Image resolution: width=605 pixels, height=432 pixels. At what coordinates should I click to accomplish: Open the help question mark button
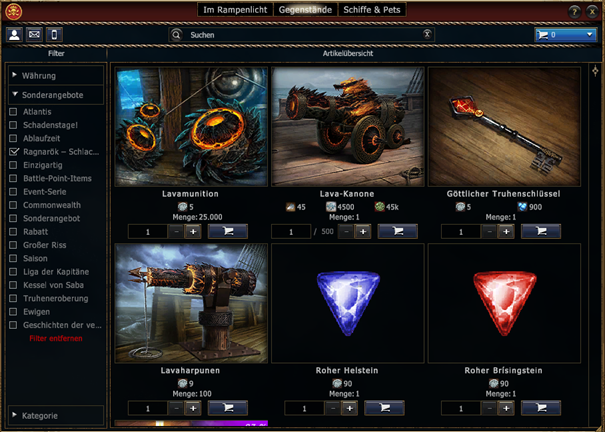(575, 11)
